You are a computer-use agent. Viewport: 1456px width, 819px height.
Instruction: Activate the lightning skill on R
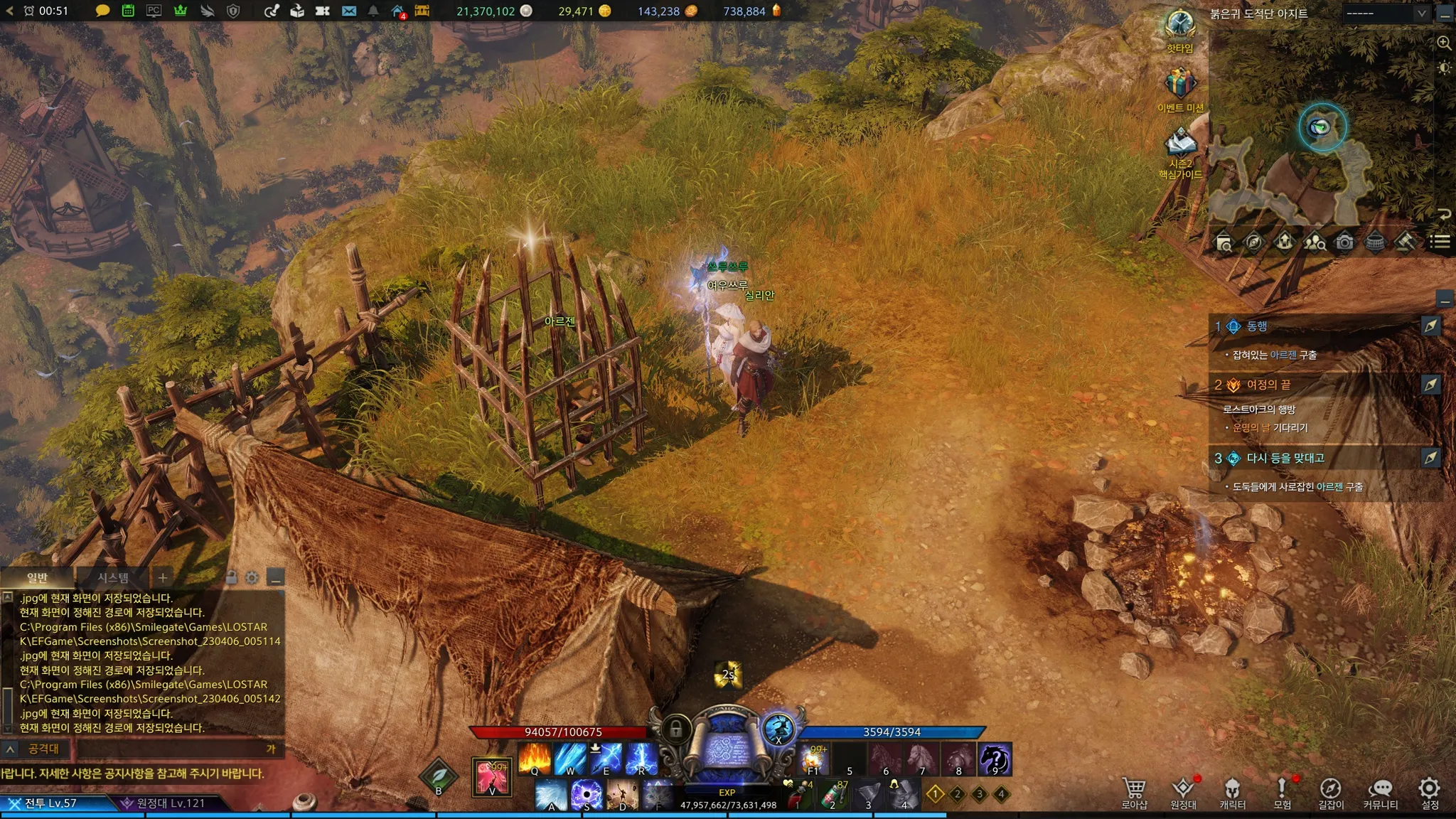(x=641, y=758)
